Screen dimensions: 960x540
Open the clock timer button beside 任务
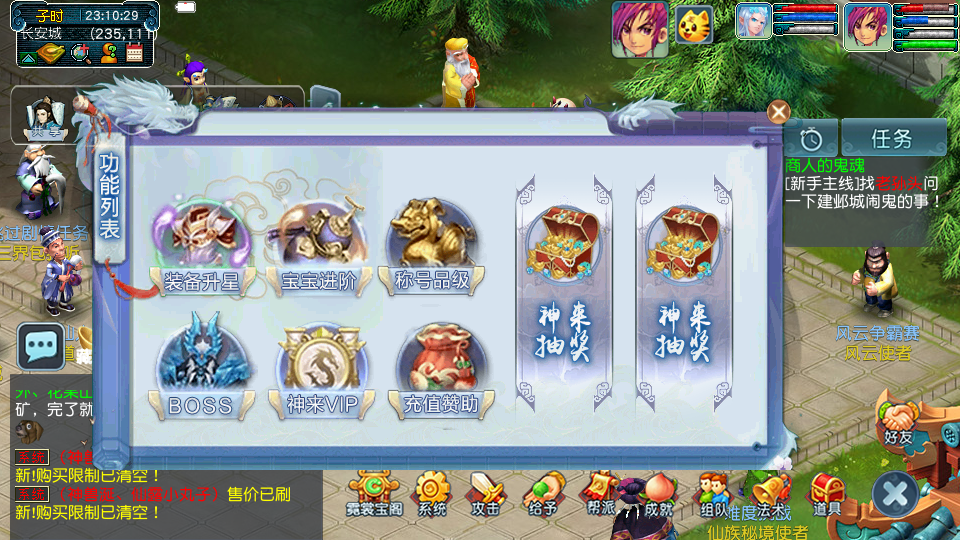[x=810, y=138]
